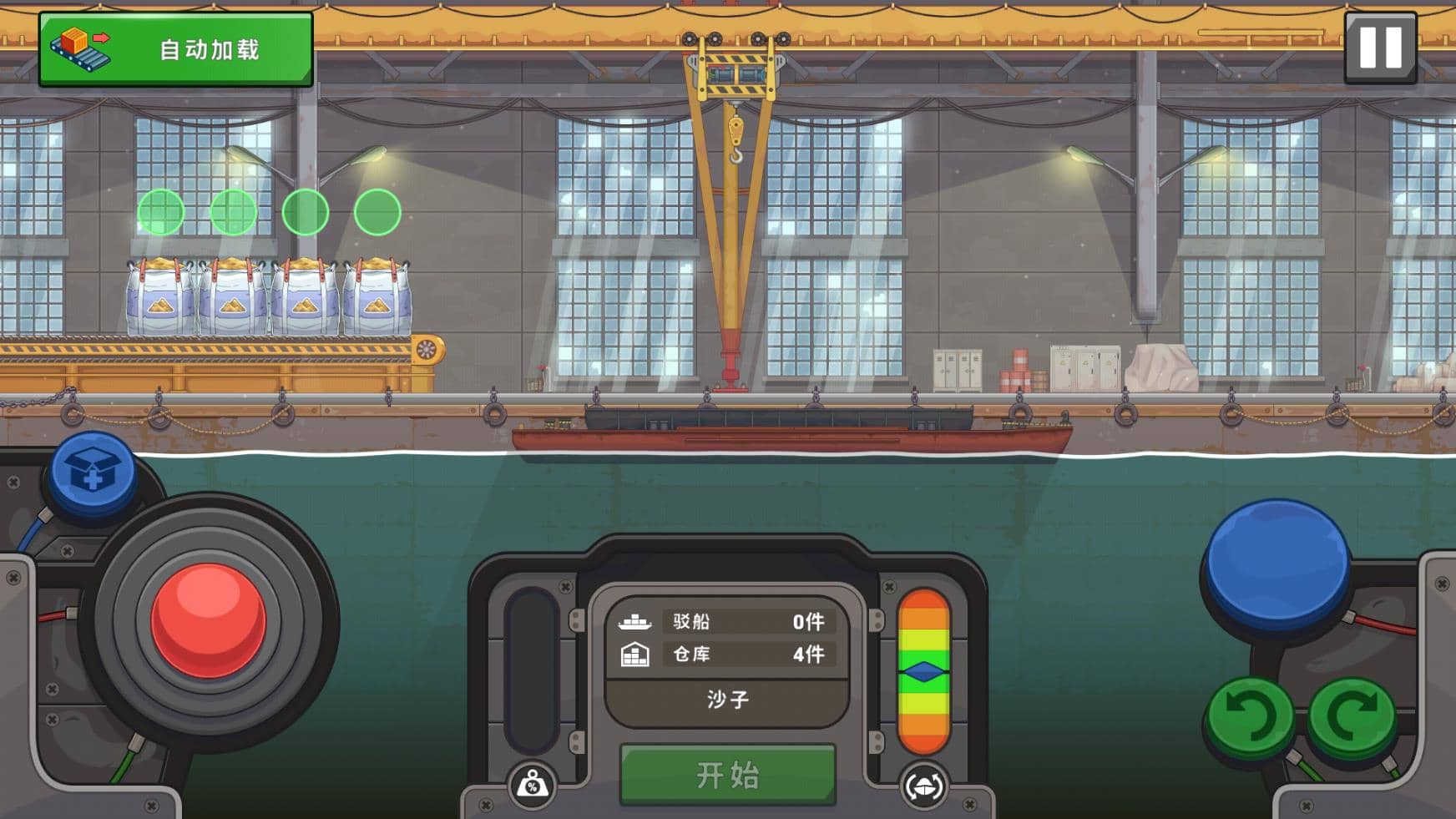Hit the large blue round button
Image resolution: width=1456 pixels, height=819 pixels.
[1277, 565]
